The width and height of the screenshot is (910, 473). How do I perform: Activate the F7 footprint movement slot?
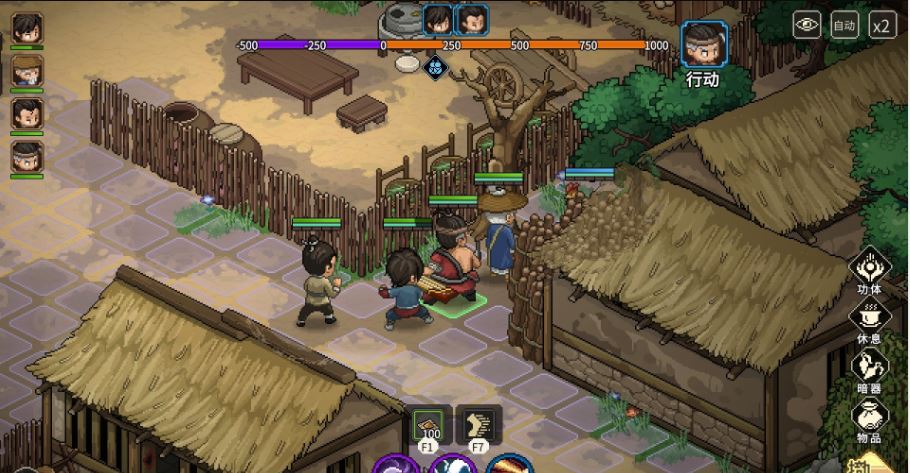pyautogui.click(x=478, y=425)
